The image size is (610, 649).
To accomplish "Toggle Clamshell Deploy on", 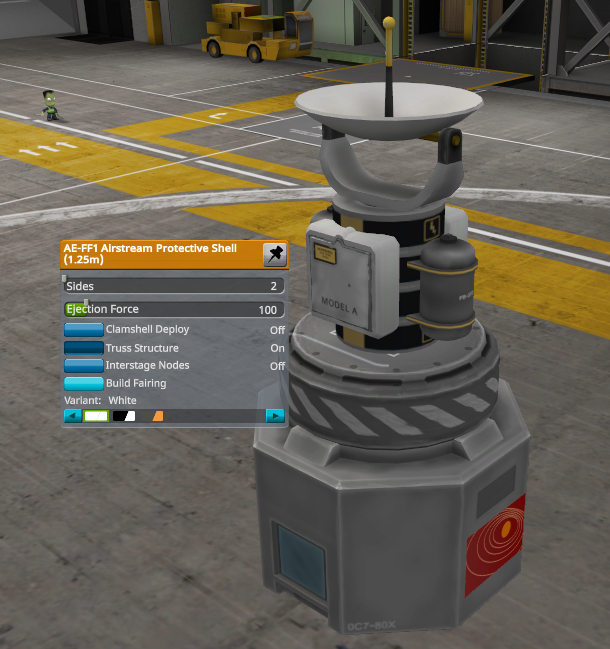I will point(84,329).
